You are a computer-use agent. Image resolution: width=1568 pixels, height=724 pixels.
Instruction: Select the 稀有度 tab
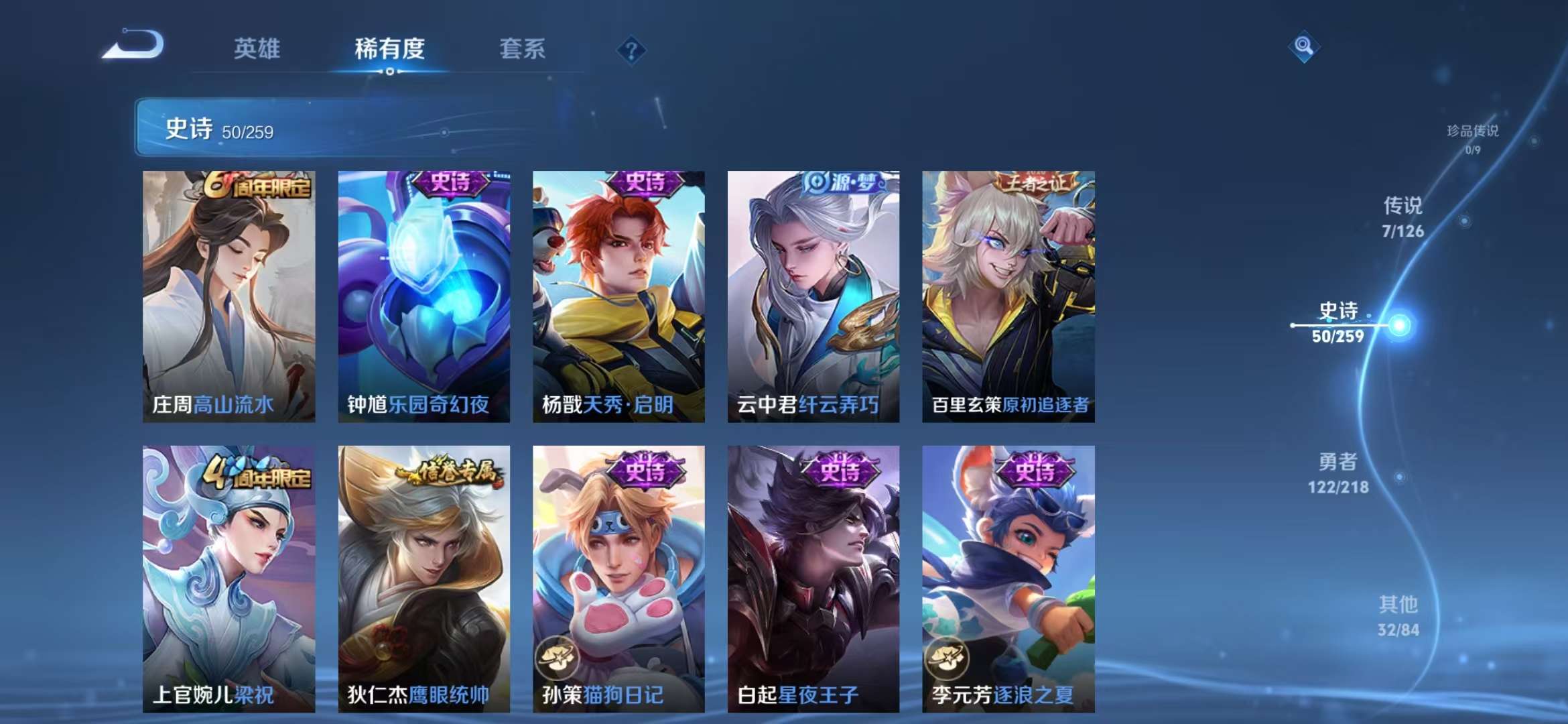[391, 49]
